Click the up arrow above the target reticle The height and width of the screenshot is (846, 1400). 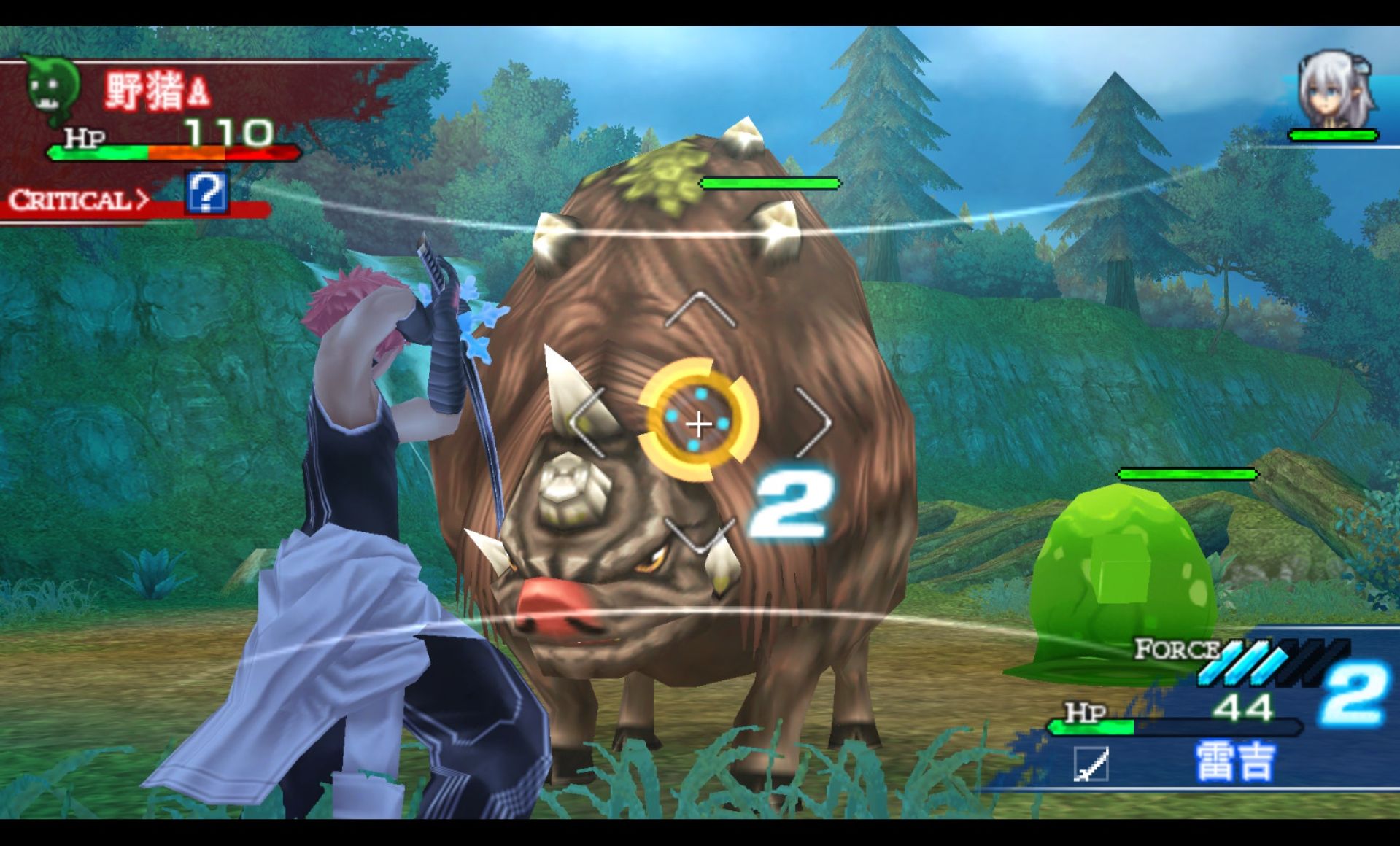coord(700,308)
